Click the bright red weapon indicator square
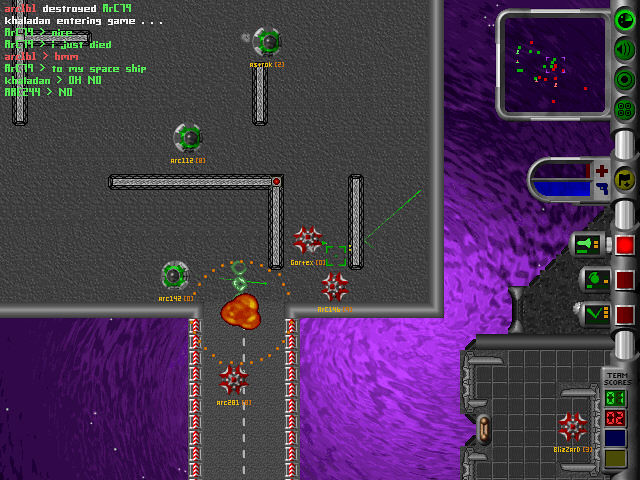 (x=625, y=245)
